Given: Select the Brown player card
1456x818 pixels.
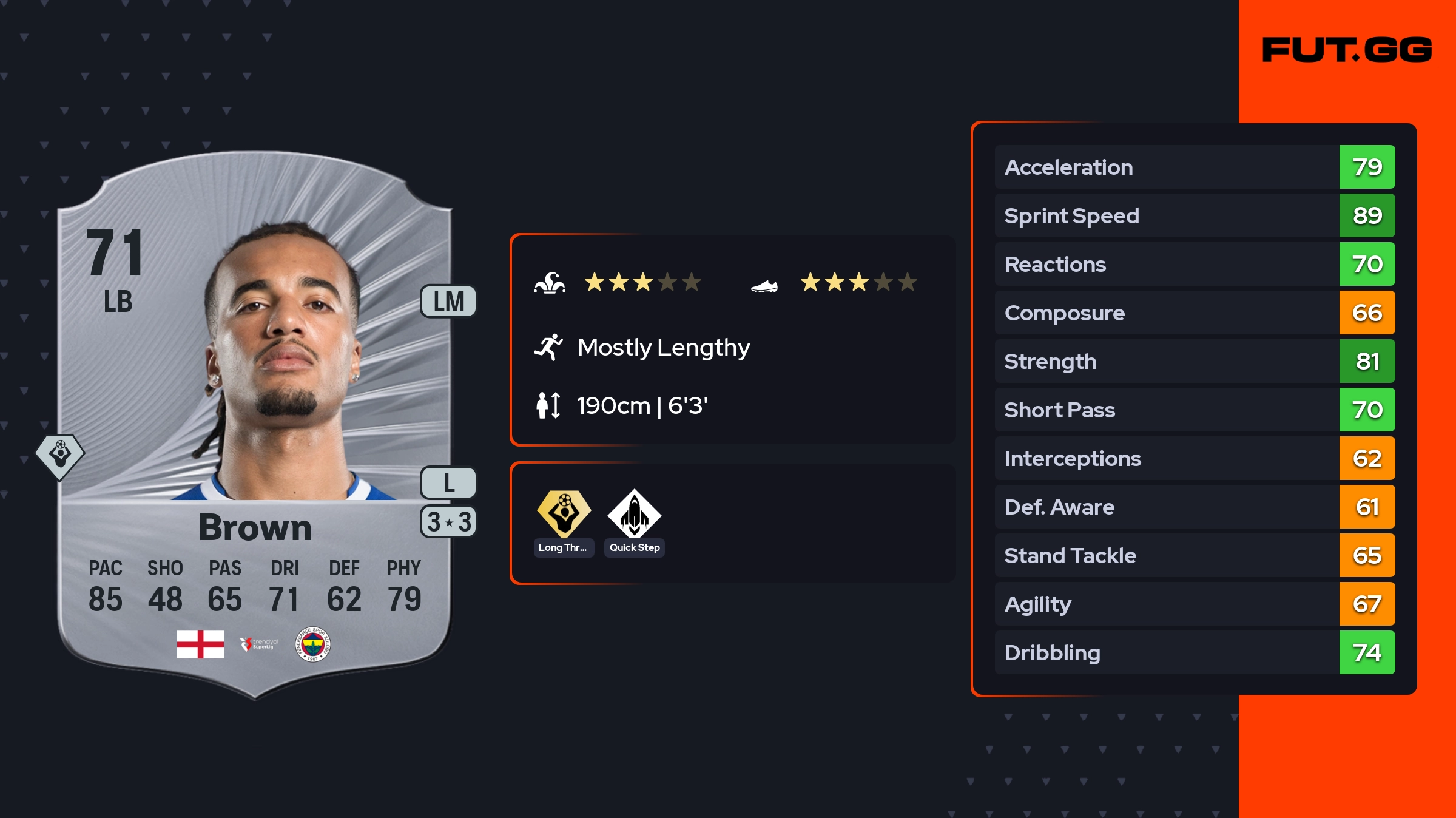Looking at the screenshot, I should pos(255,425).
